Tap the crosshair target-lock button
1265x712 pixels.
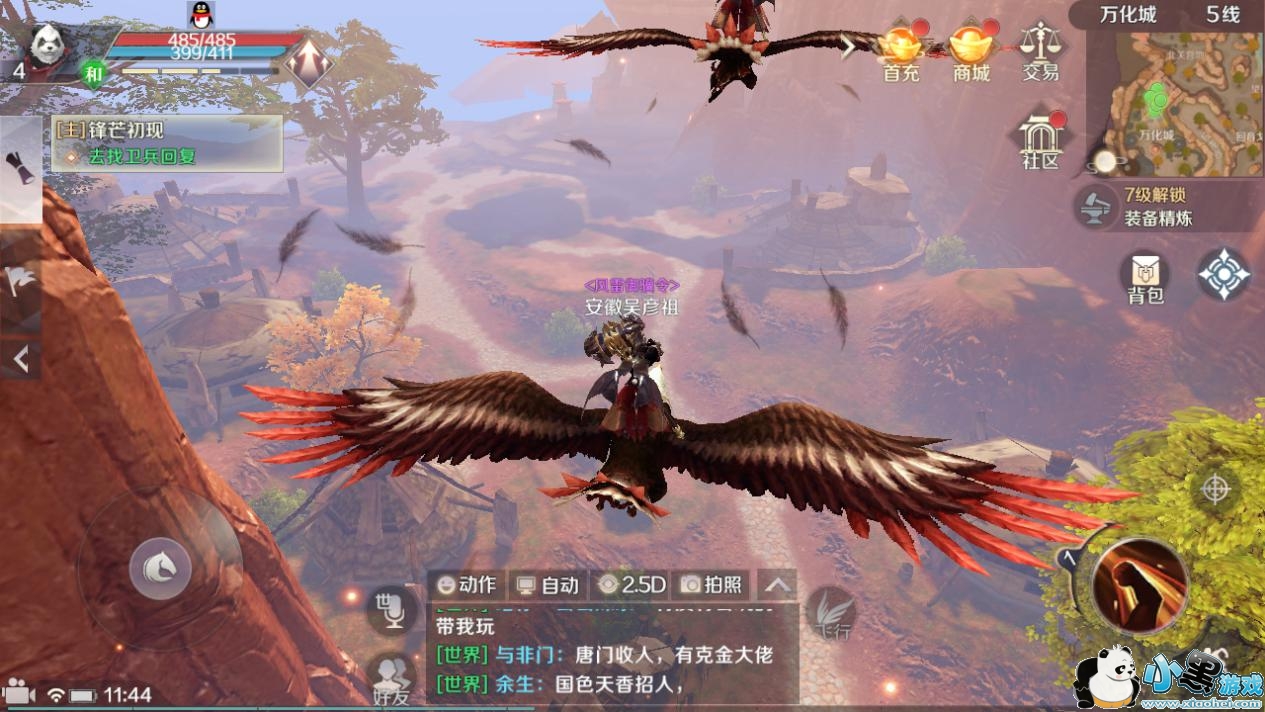(1216, 489)
